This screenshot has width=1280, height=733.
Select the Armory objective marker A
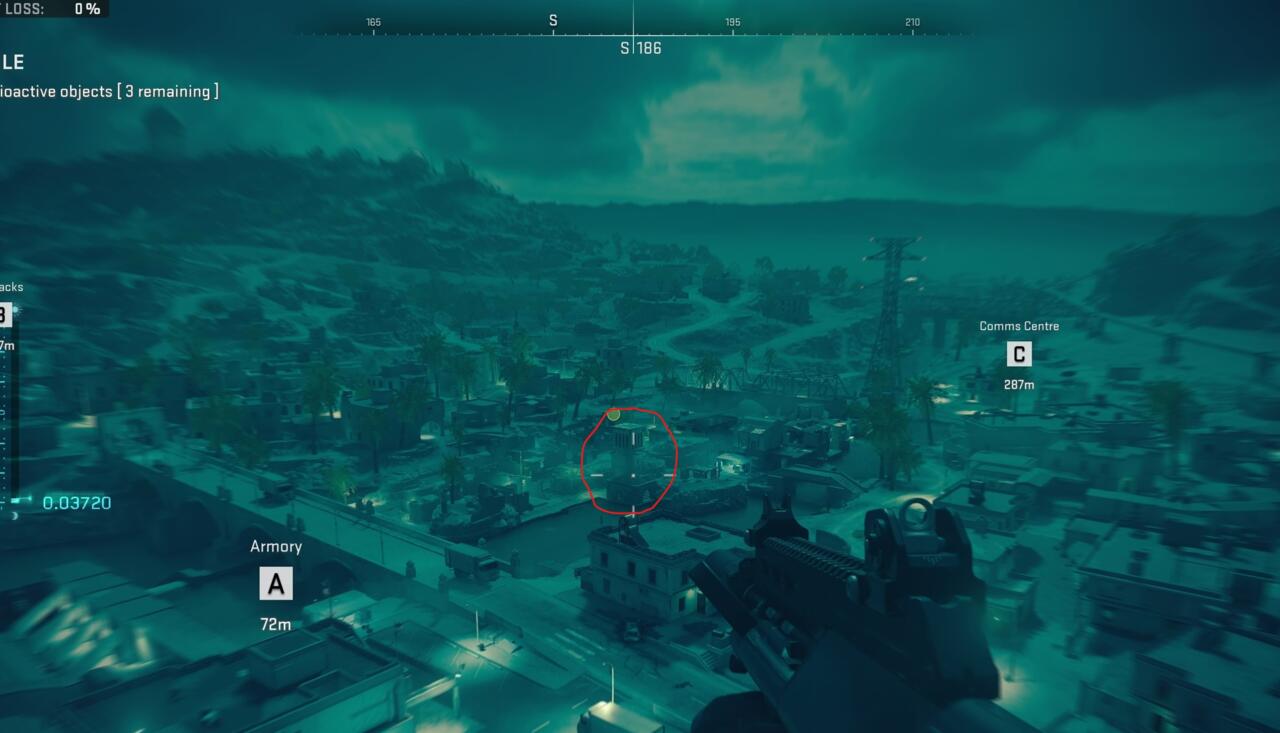[x=276, y=583]
